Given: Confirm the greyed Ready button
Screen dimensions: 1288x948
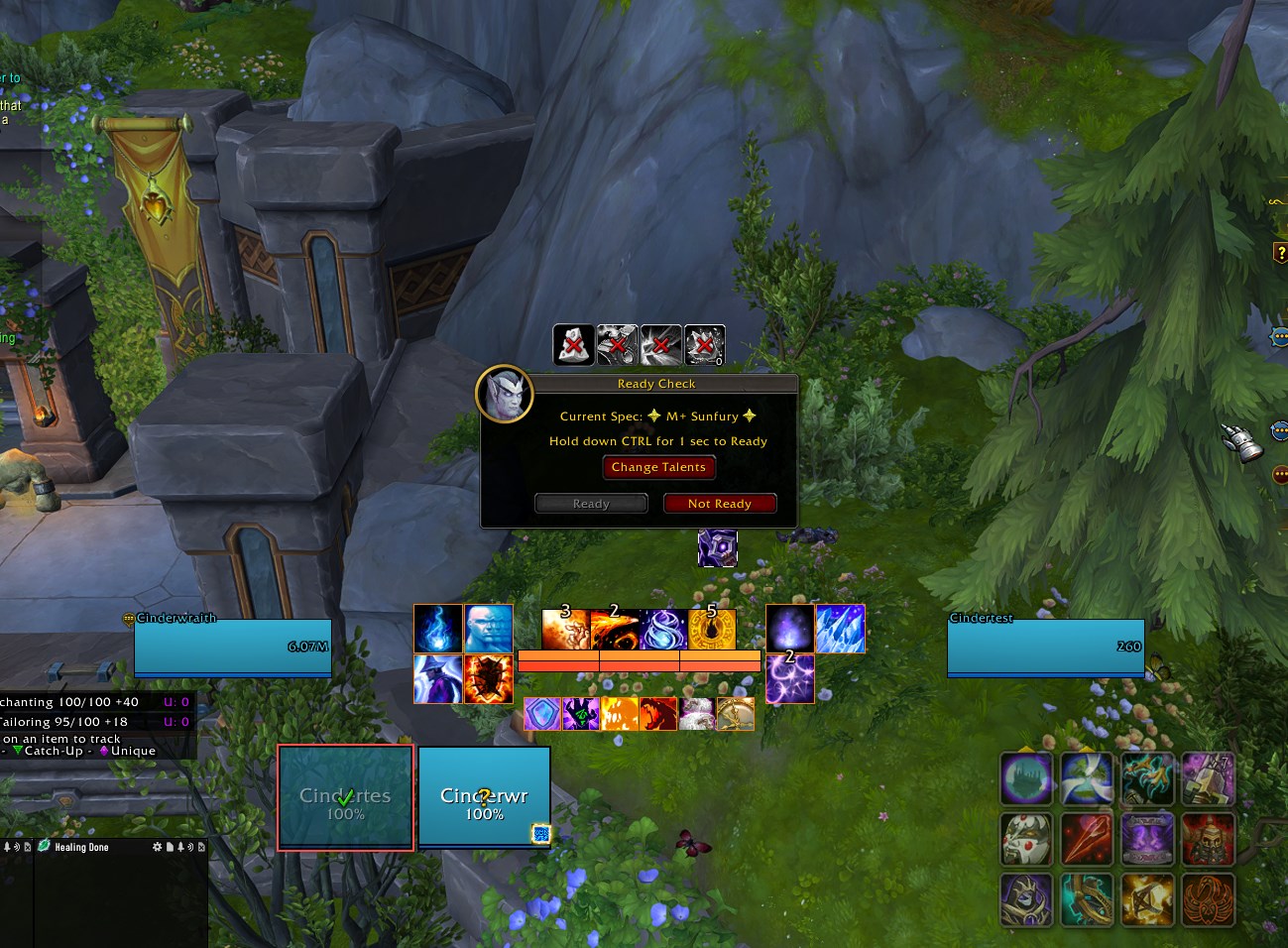Looking at the screenshot, I should (x=591, y=504).
